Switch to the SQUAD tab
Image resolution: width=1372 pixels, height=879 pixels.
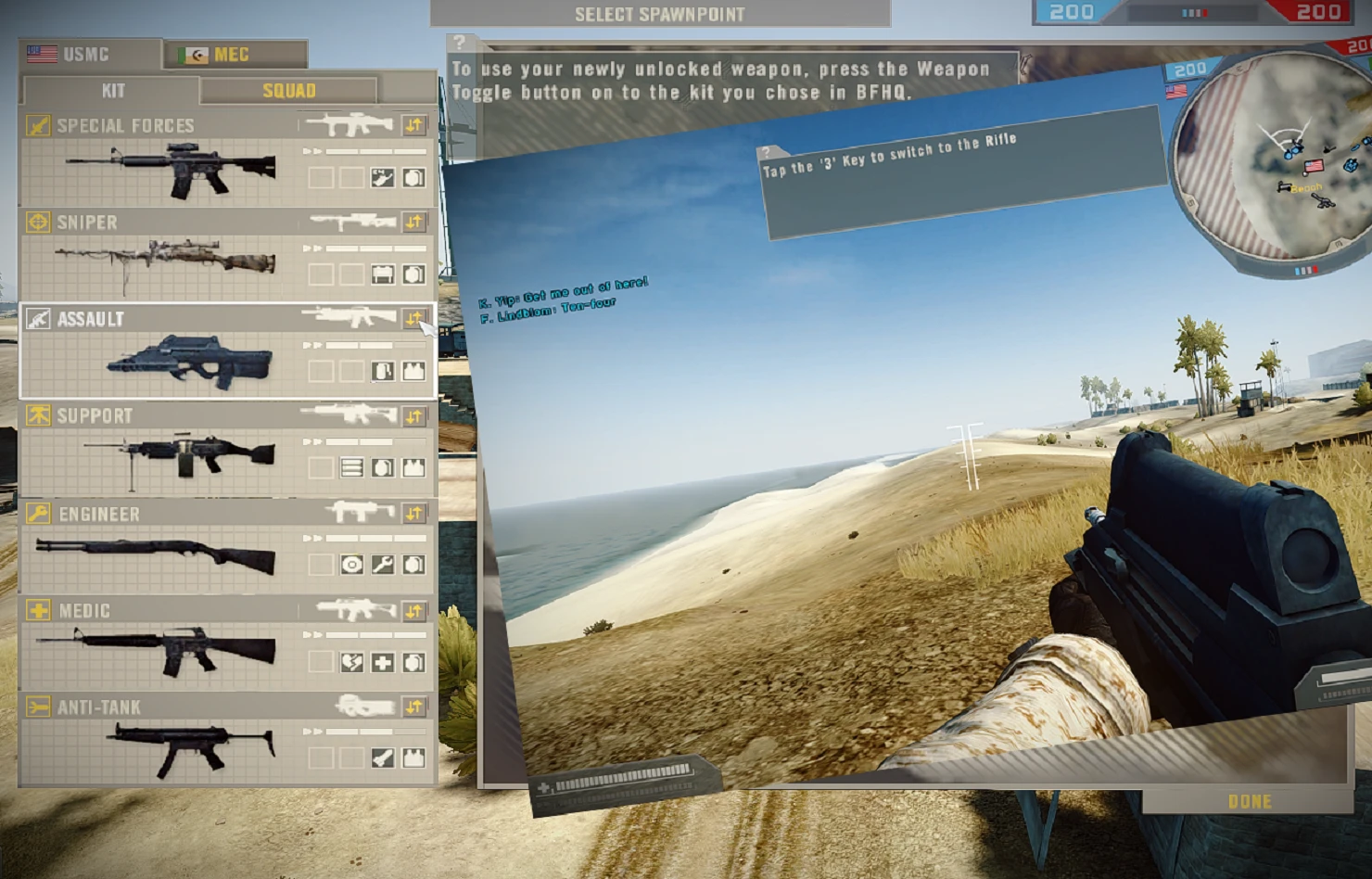pos(290,91)
